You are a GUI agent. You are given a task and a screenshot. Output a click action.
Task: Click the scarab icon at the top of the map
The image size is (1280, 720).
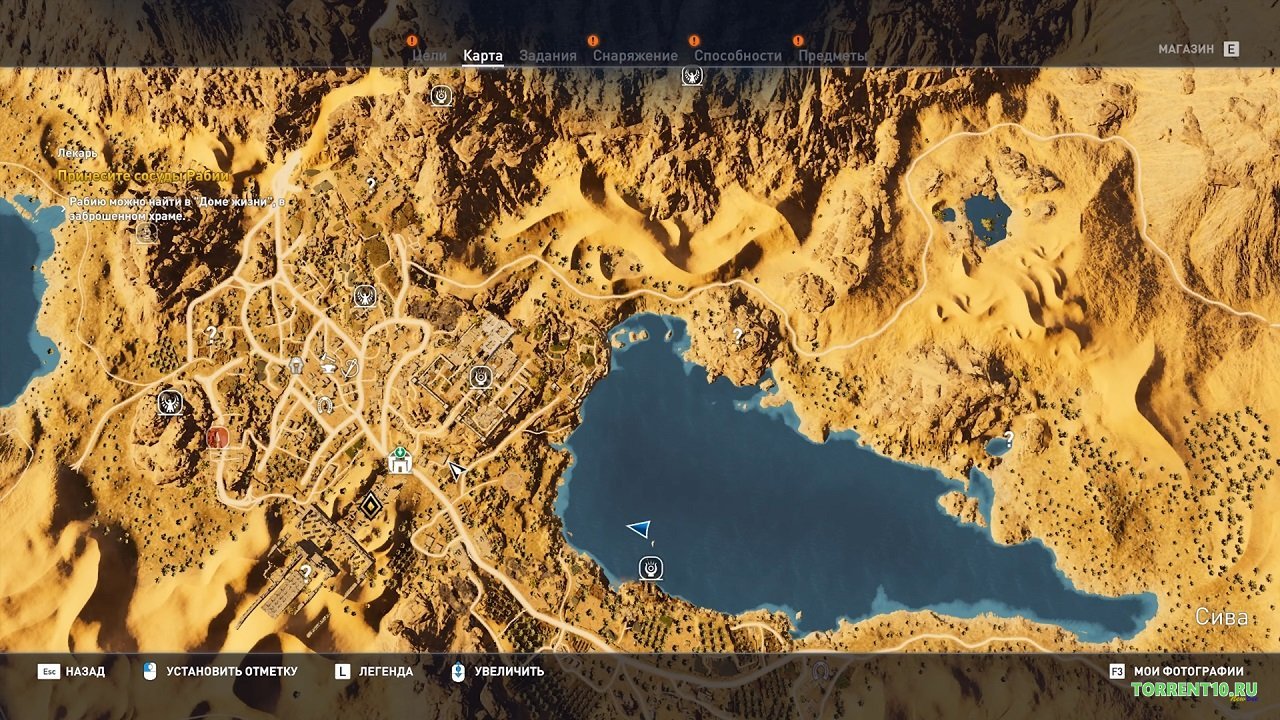(x=440, y=96)
